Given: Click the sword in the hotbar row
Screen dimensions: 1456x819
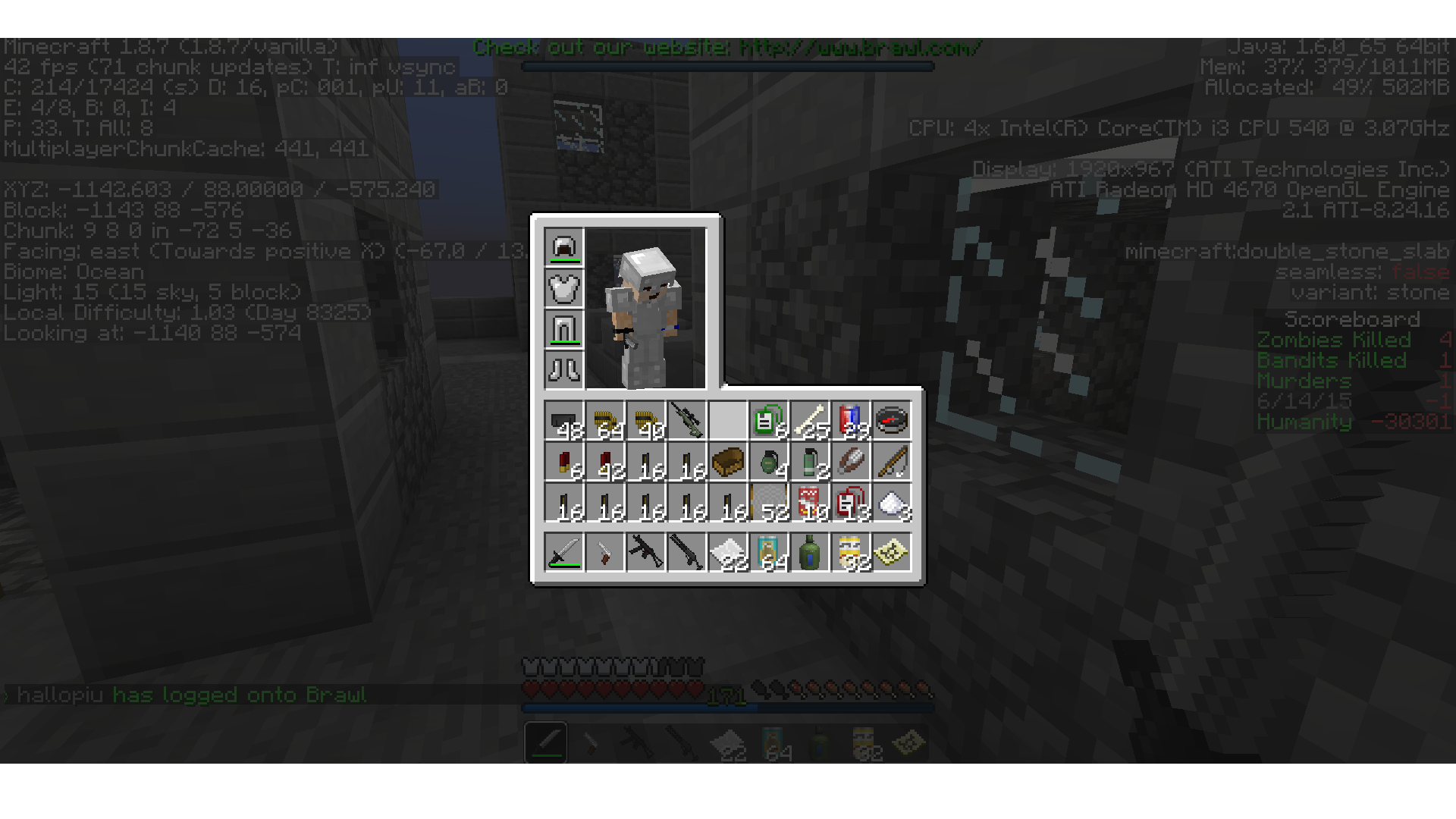Looking at the screenshot, I should pyautogui.click(x=563, y=551).
